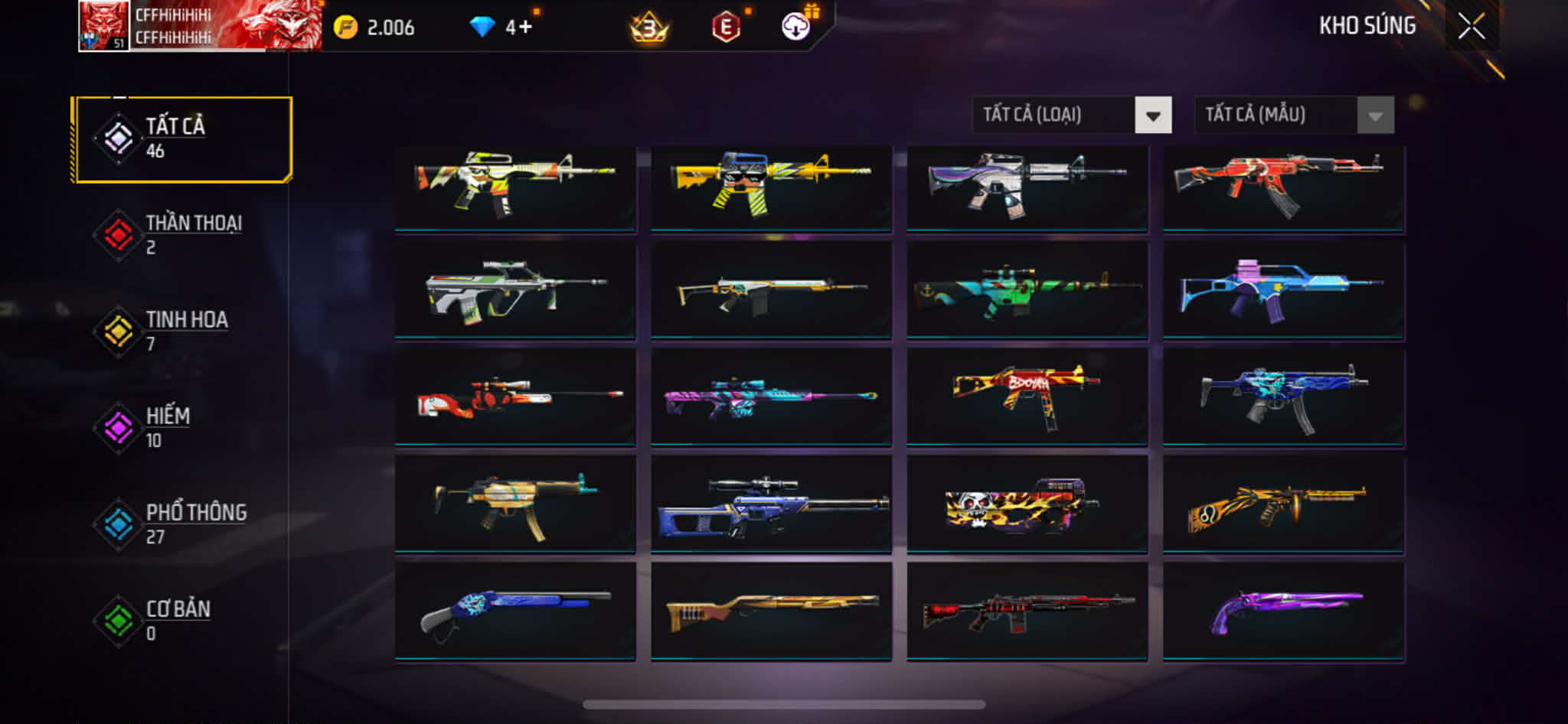This screenshot has width=1568, height=724.
Task: Open the red E badge icon
Action: (726, 28)
